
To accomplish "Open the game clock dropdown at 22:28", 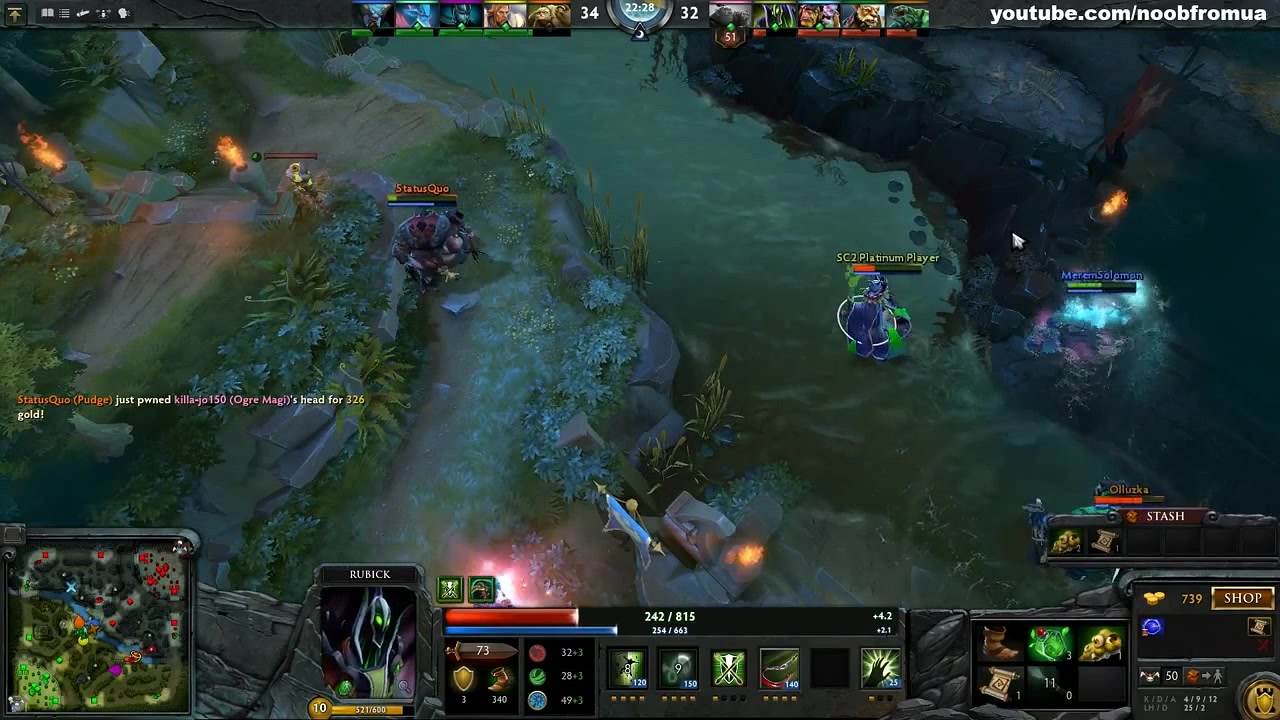I will coord(638,13).
